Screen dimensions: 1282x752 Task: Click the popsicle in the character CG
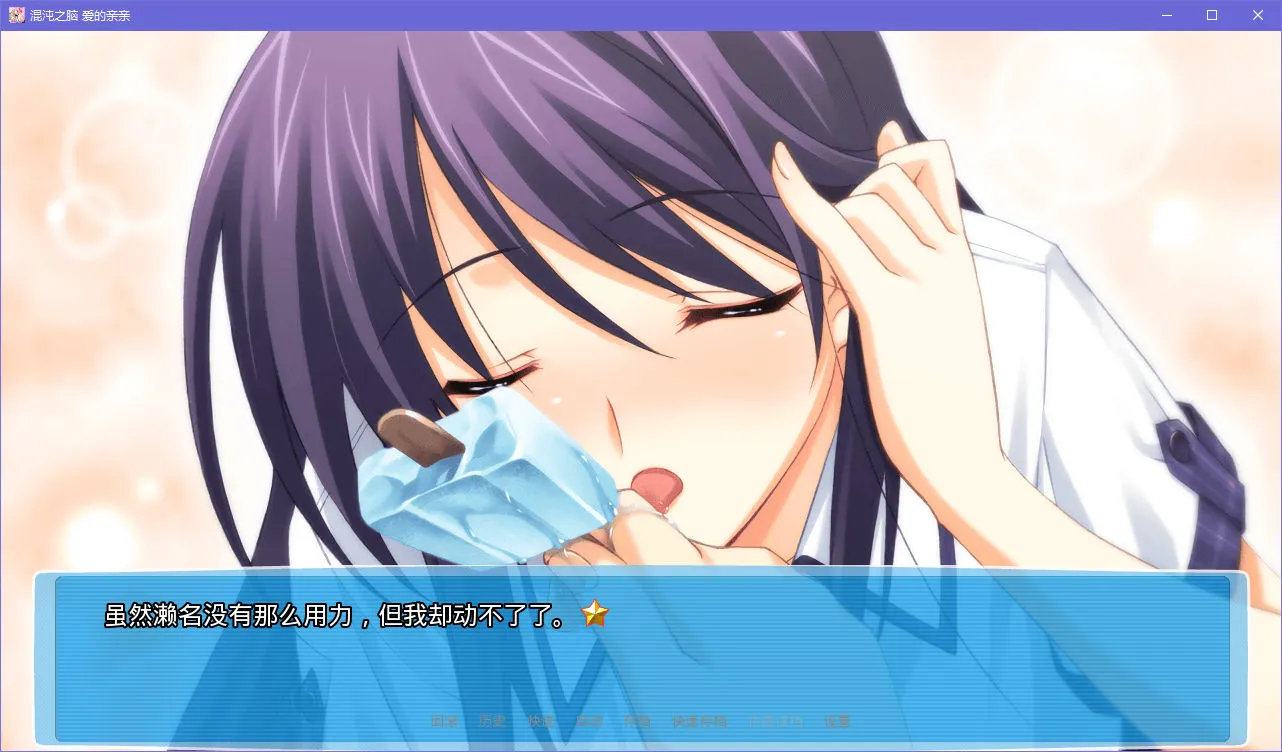tap(480, 480)
